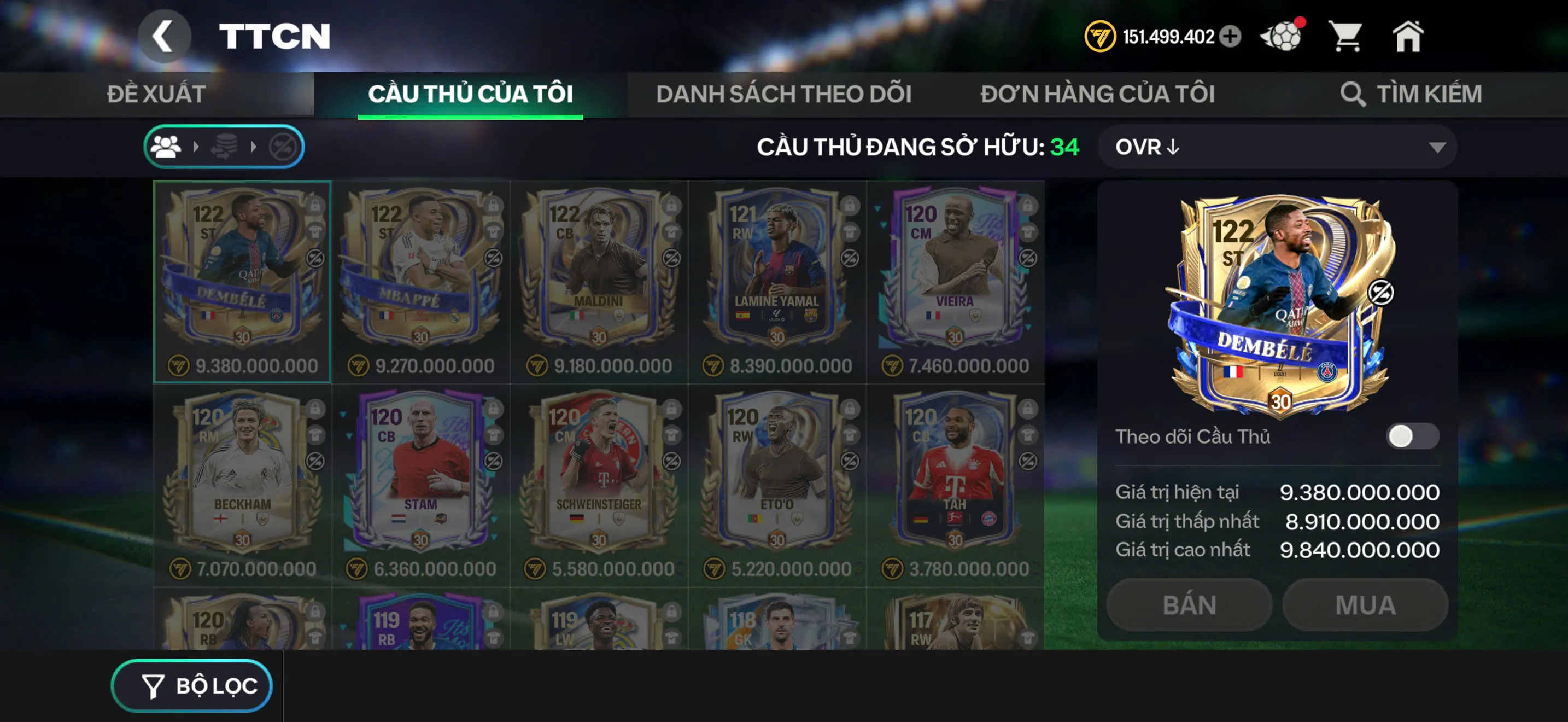This screenshot has height=722, width=1568.
Task: Click the magnifier in TÌM KIẾM
Action: click(x=1353, y=94)
